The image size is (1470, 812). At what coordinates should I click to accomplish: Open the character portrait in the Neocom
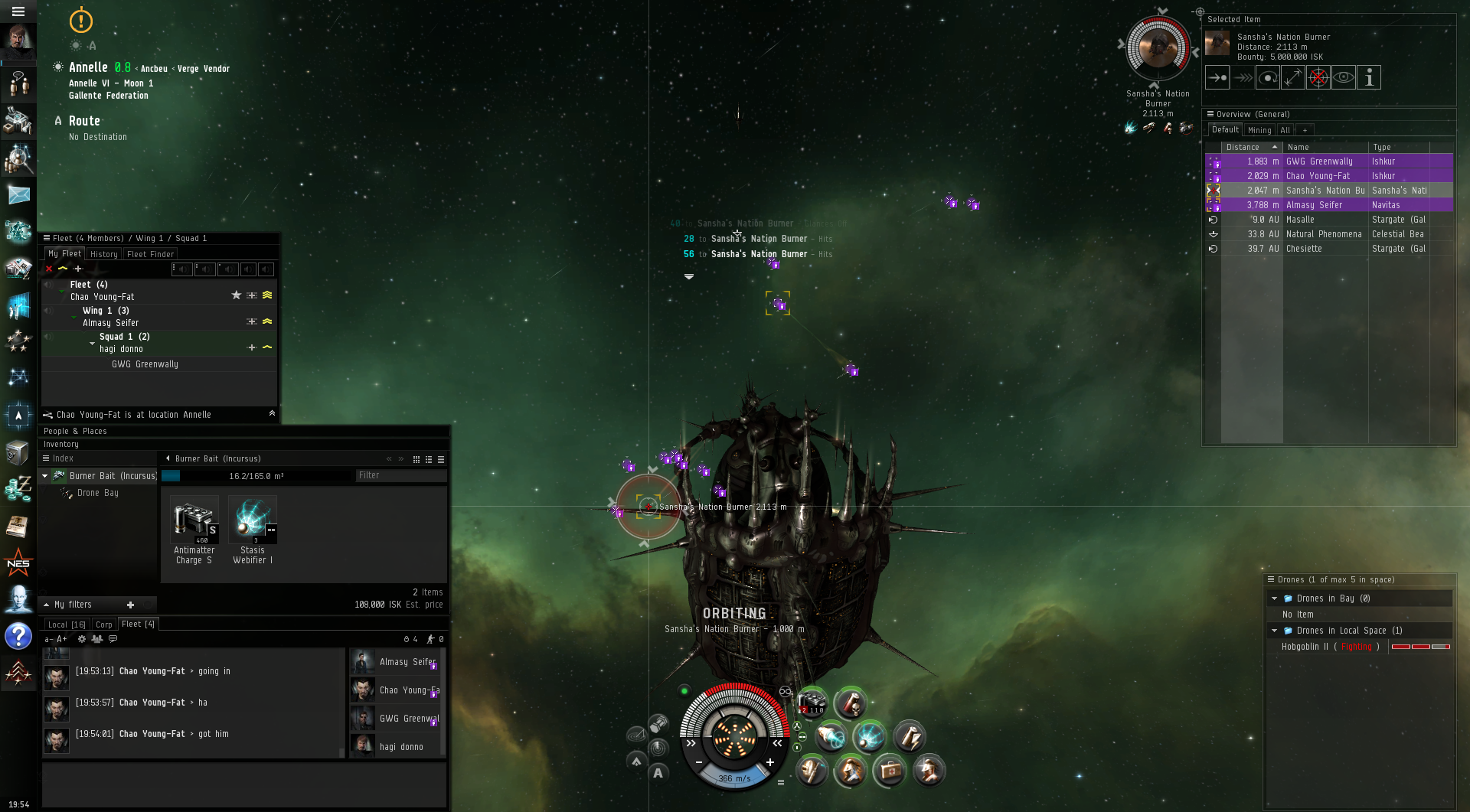18,42
